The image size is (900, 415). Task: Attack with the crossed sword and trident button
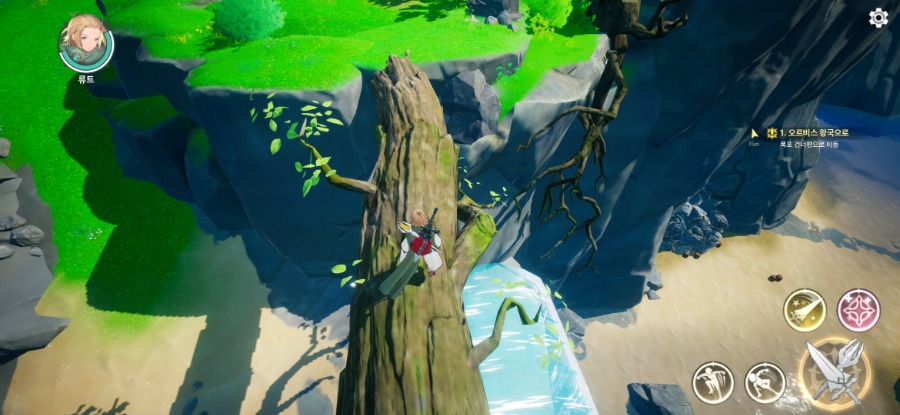(x=834, y=371)
